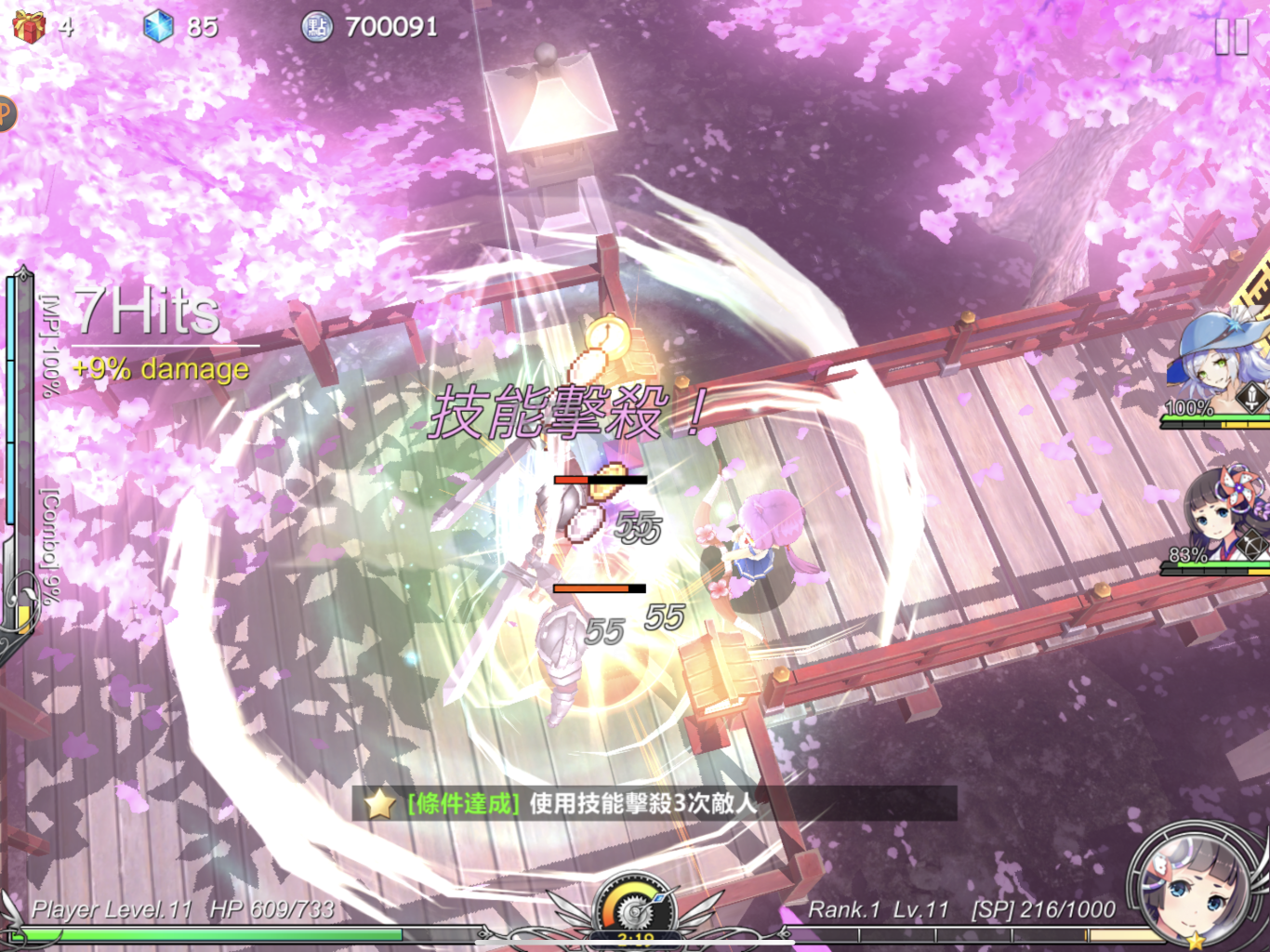Tap the active character portrait with star
Viewport: 1270px width, 952px height.
1198,888
